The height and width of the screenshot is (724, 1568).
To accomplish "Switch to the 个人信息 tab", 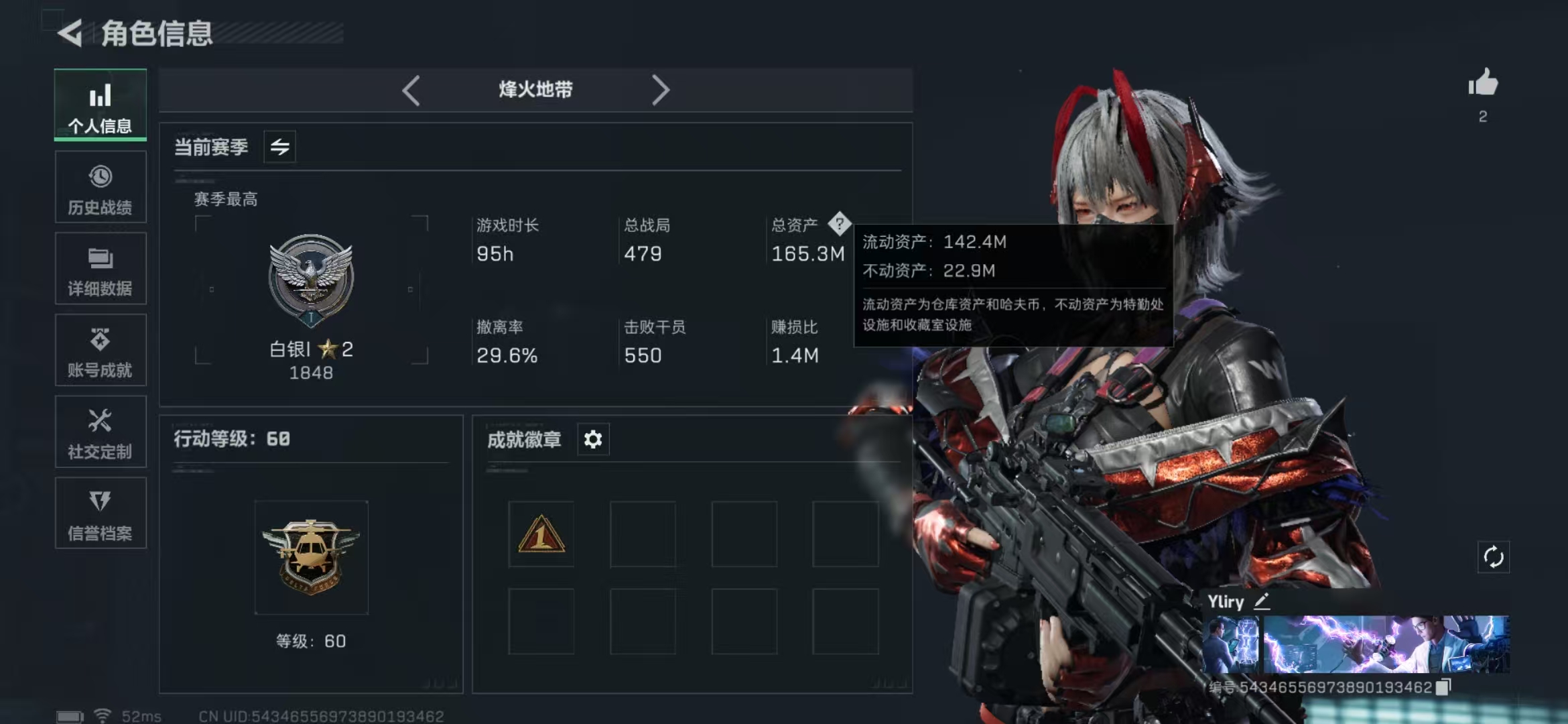I will [101, 105].
